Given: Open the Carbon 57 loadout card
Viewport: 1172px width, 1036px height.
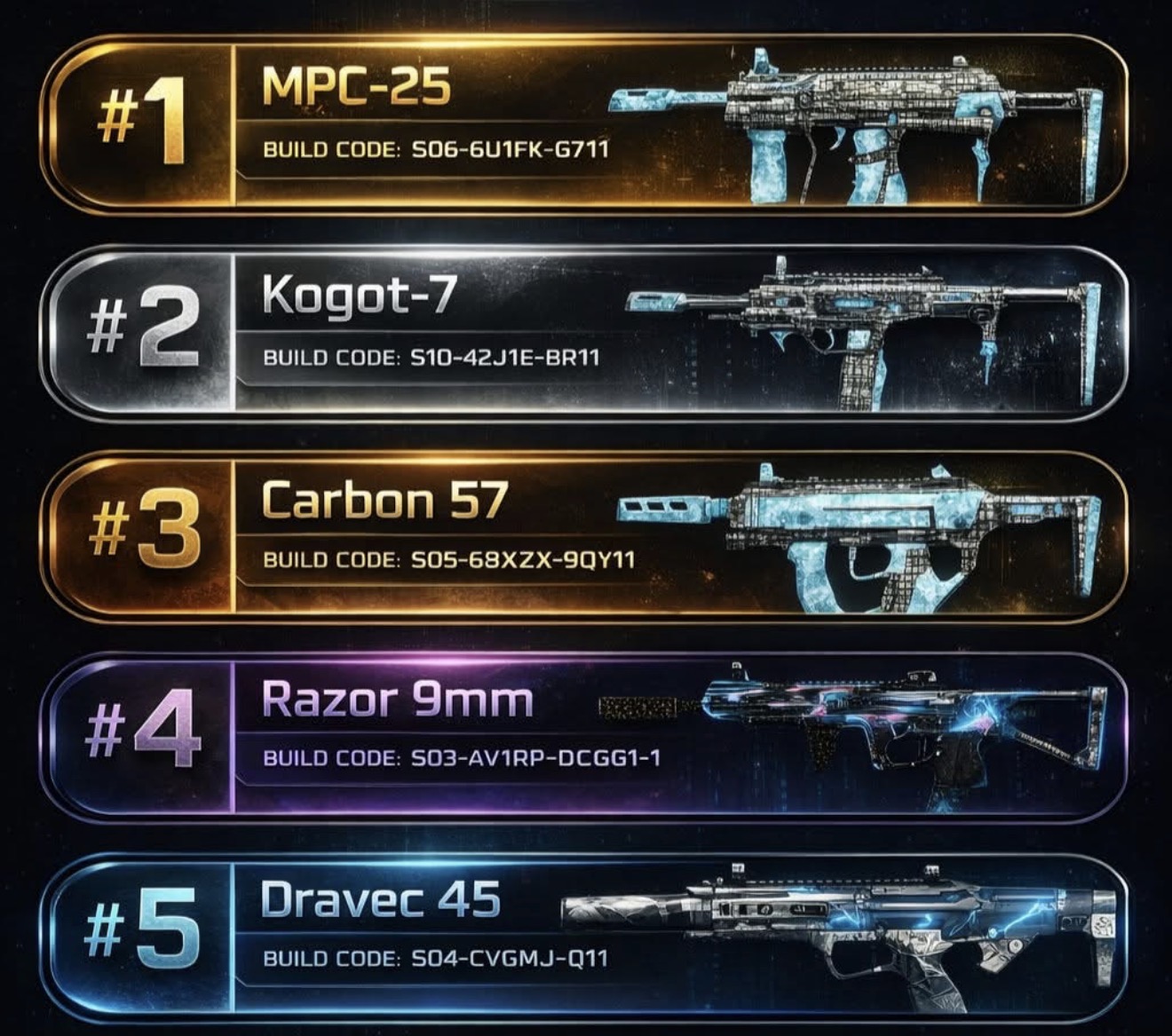Looking at the screenshot, I should (x=586, y=535).
